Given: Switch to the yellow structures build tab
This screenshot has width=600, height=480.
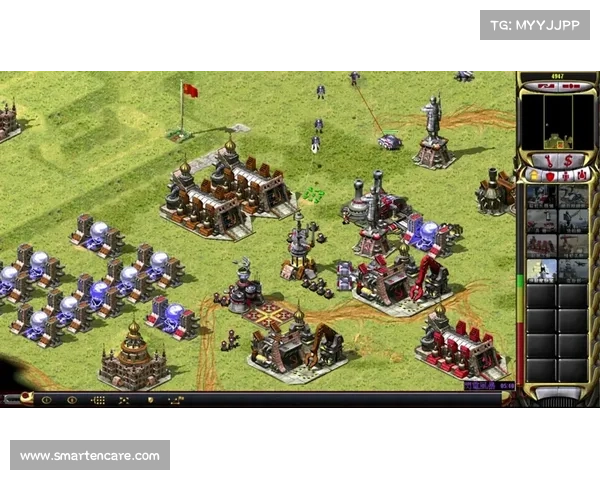Looking at the screenshot, I should tap(532, 176).
